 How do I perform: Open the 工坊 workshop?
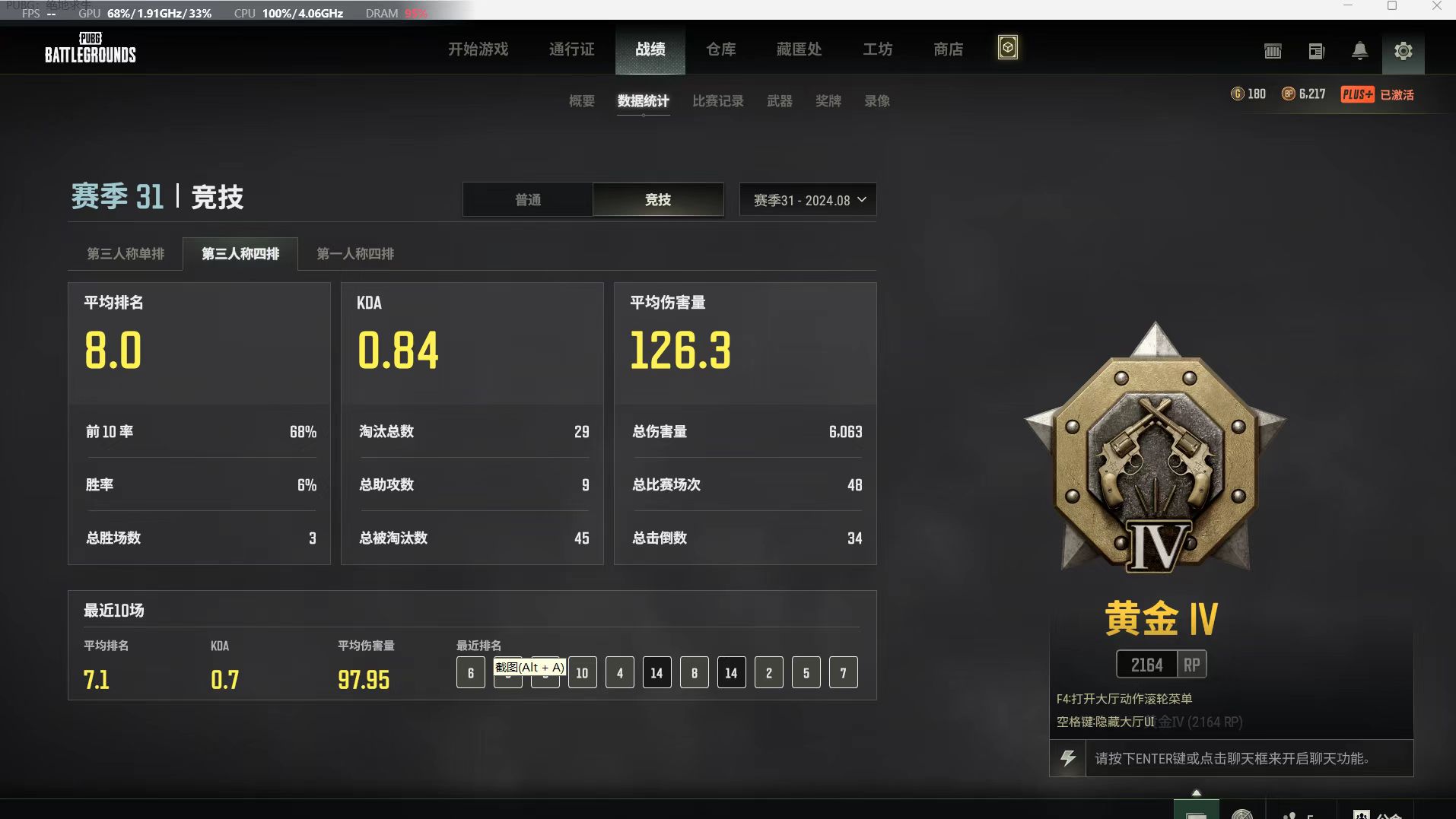[x=877, y=49]
